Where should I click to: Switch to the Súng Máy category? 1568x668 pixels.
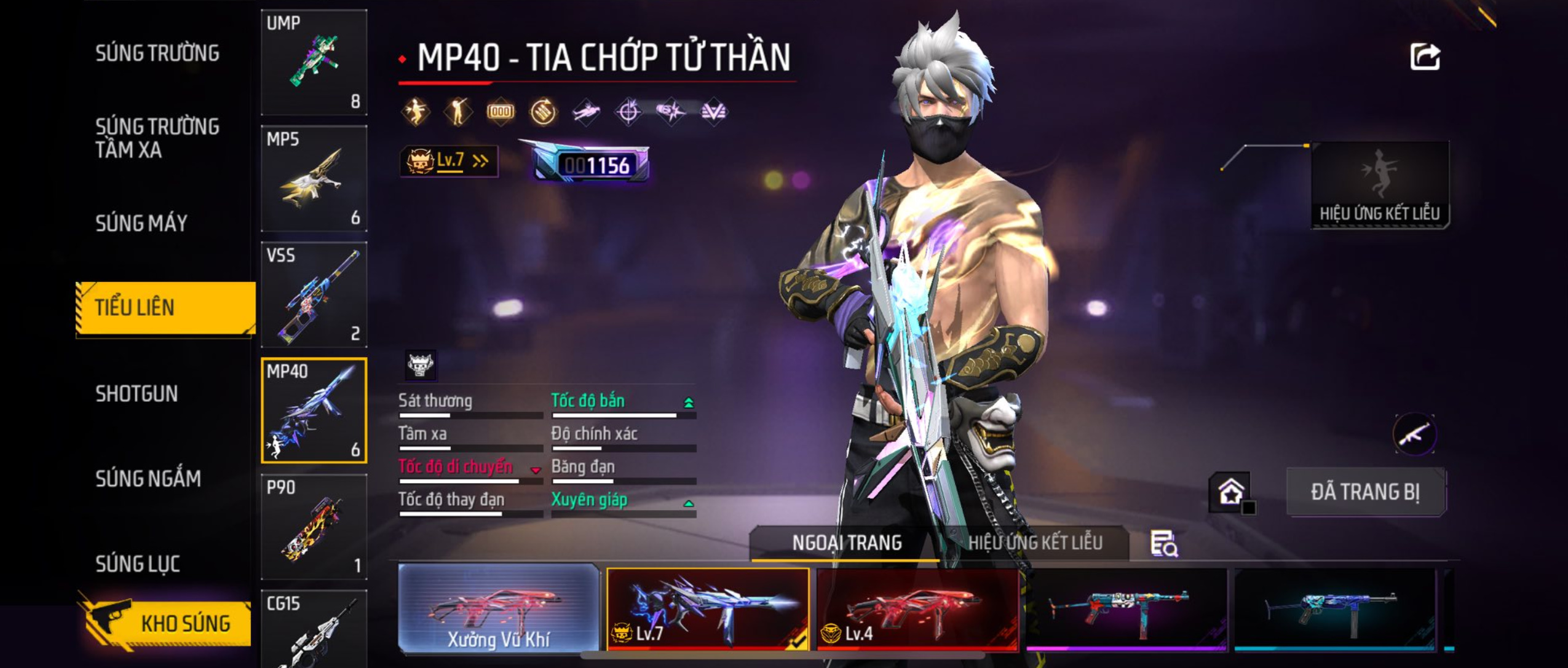click(141, 223)
